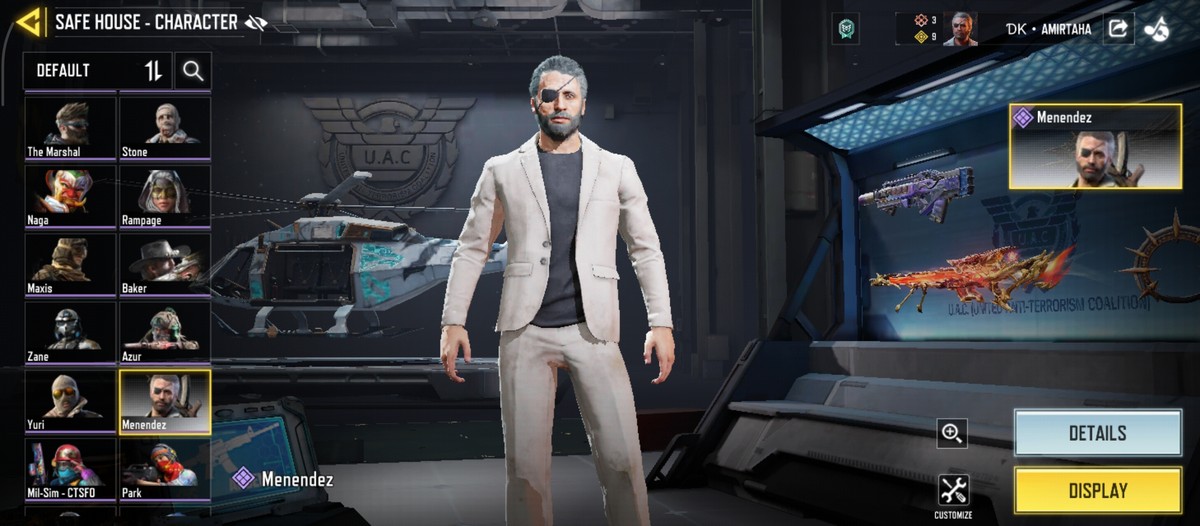Image resolution: width=1200 pixels, height=526 pixels.
Task: Select the Azur character tile
Action: [x=165, y=332]
